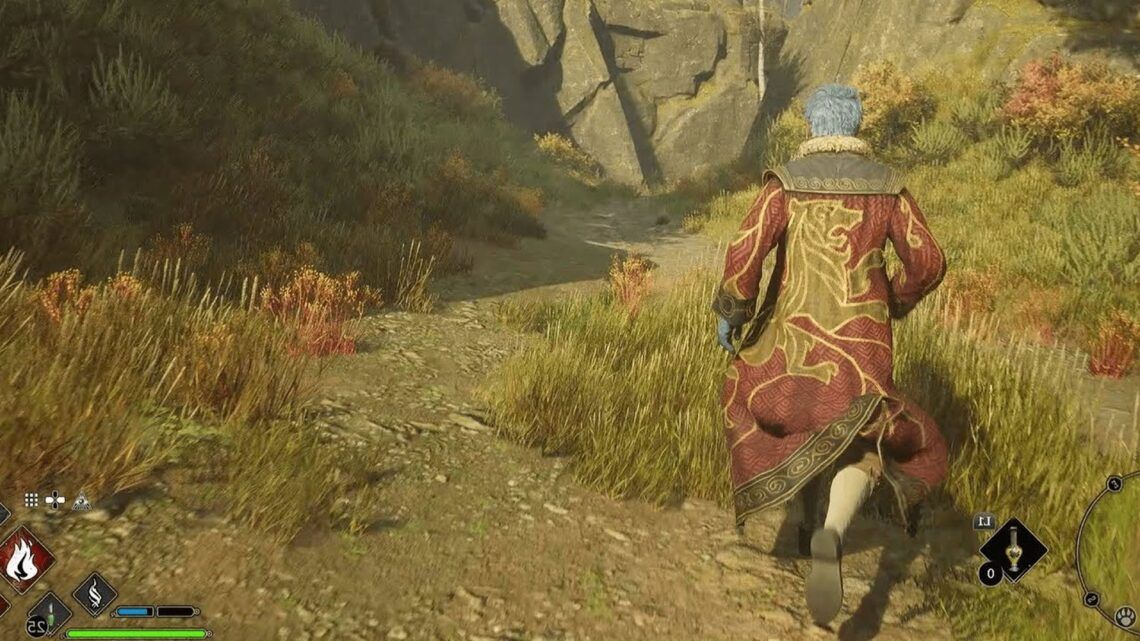Screen dimensions: 1140x641
Task: Click the nine-dot grid icon
Action: [x=32, y=500]
